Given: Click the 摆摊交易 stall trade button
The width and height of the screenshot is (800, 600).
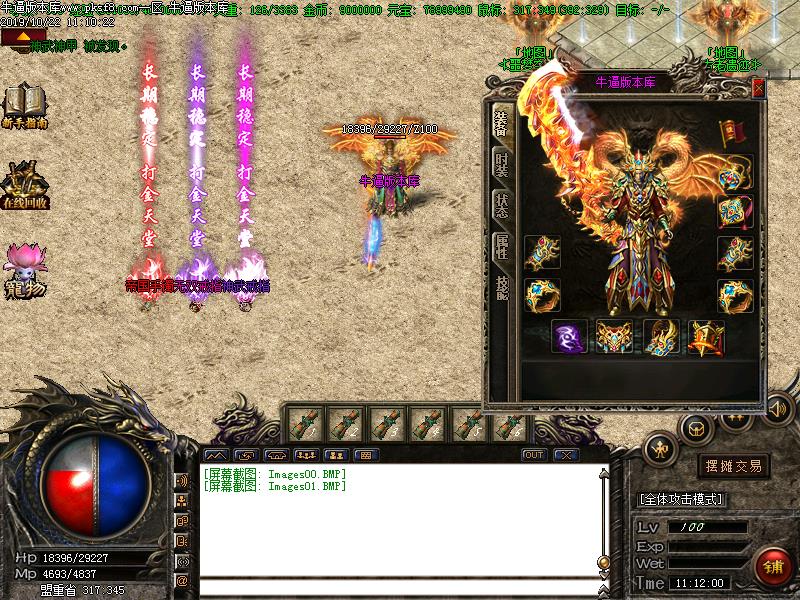Looking at the screenshot, I should [734, 466].
